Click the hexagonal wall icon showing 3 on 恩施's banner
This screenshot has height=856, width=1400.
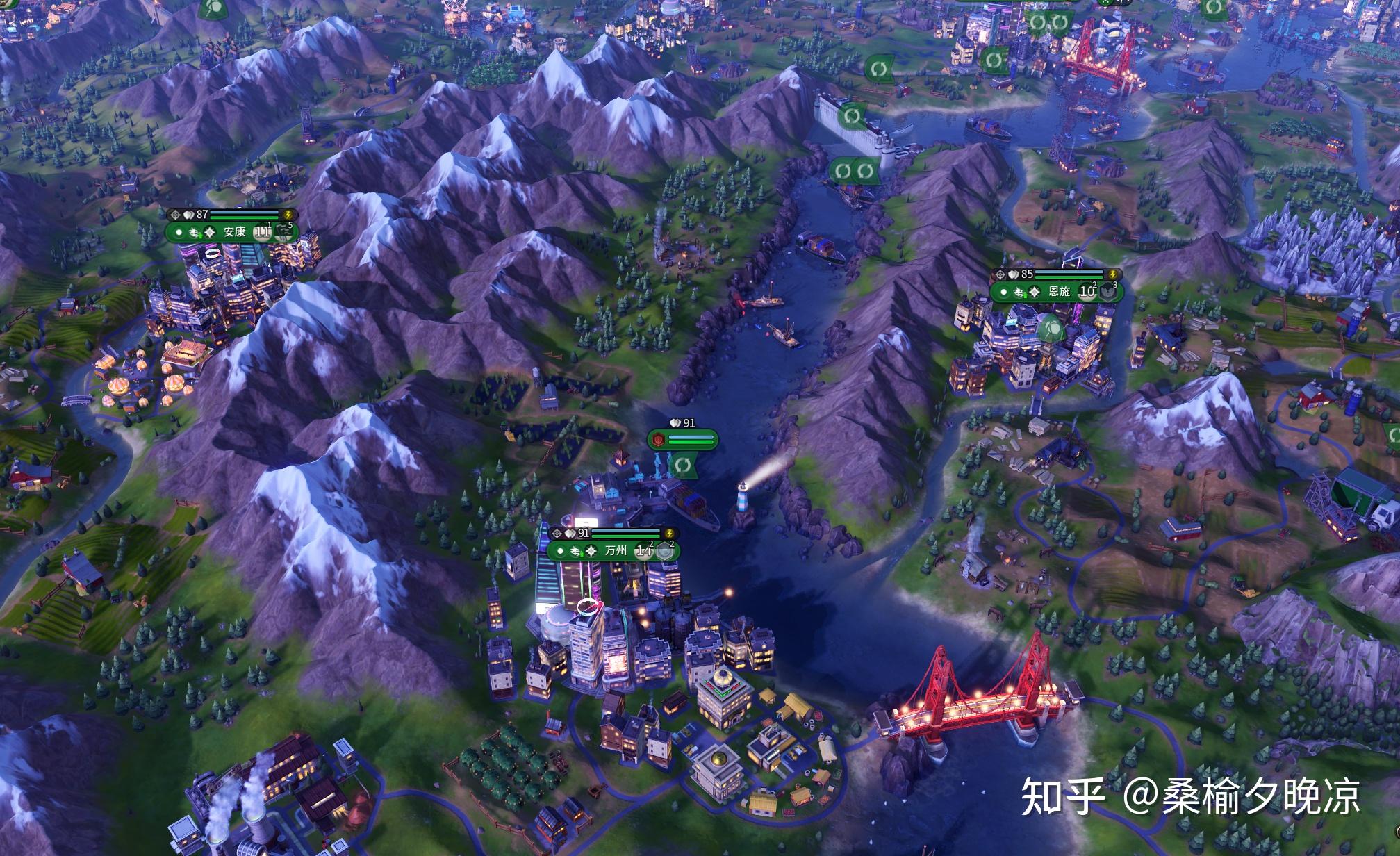tap(1108, 292)
